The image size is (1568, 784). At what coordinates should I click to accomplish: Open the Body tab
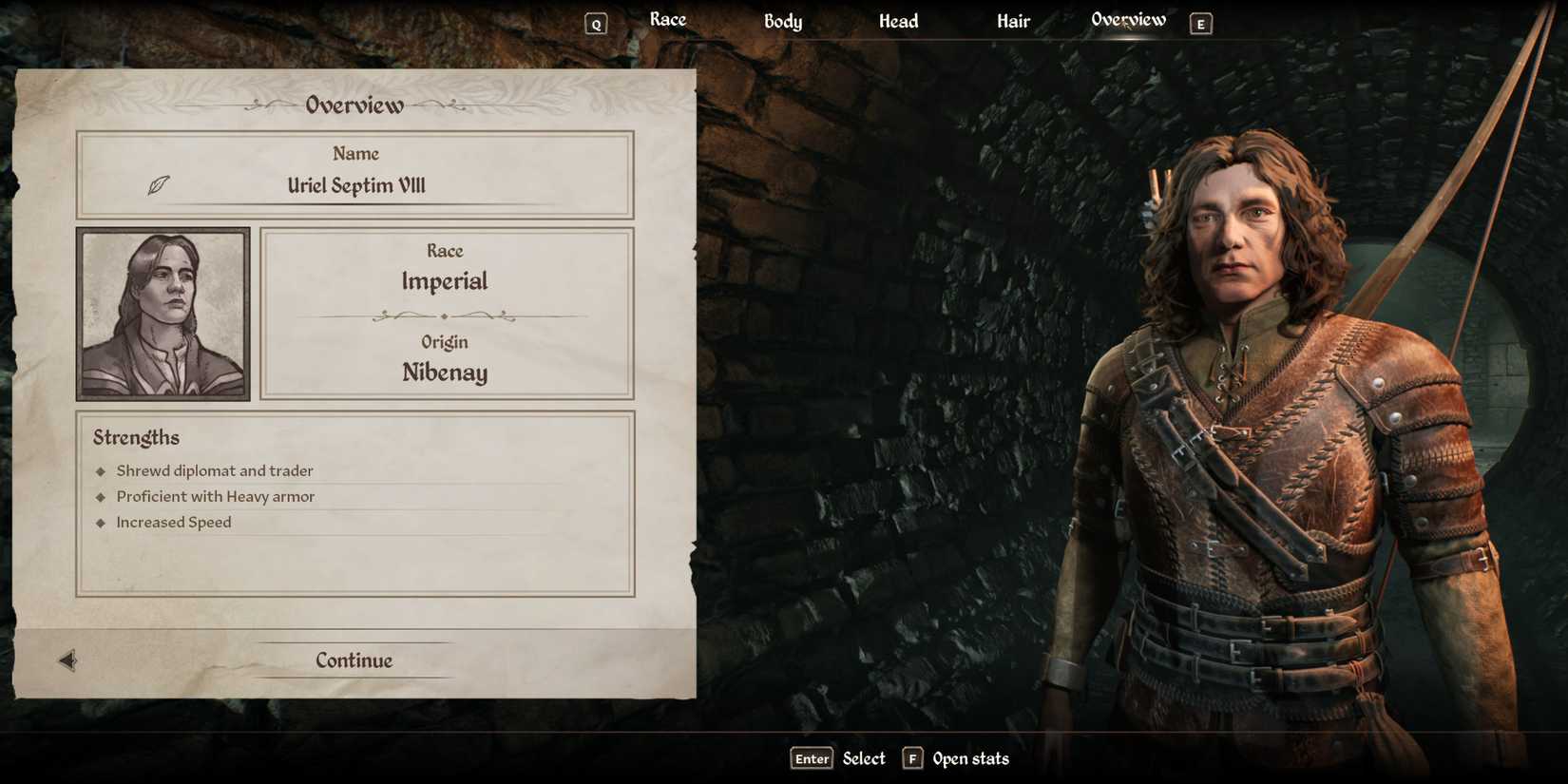tap(783, 21)
